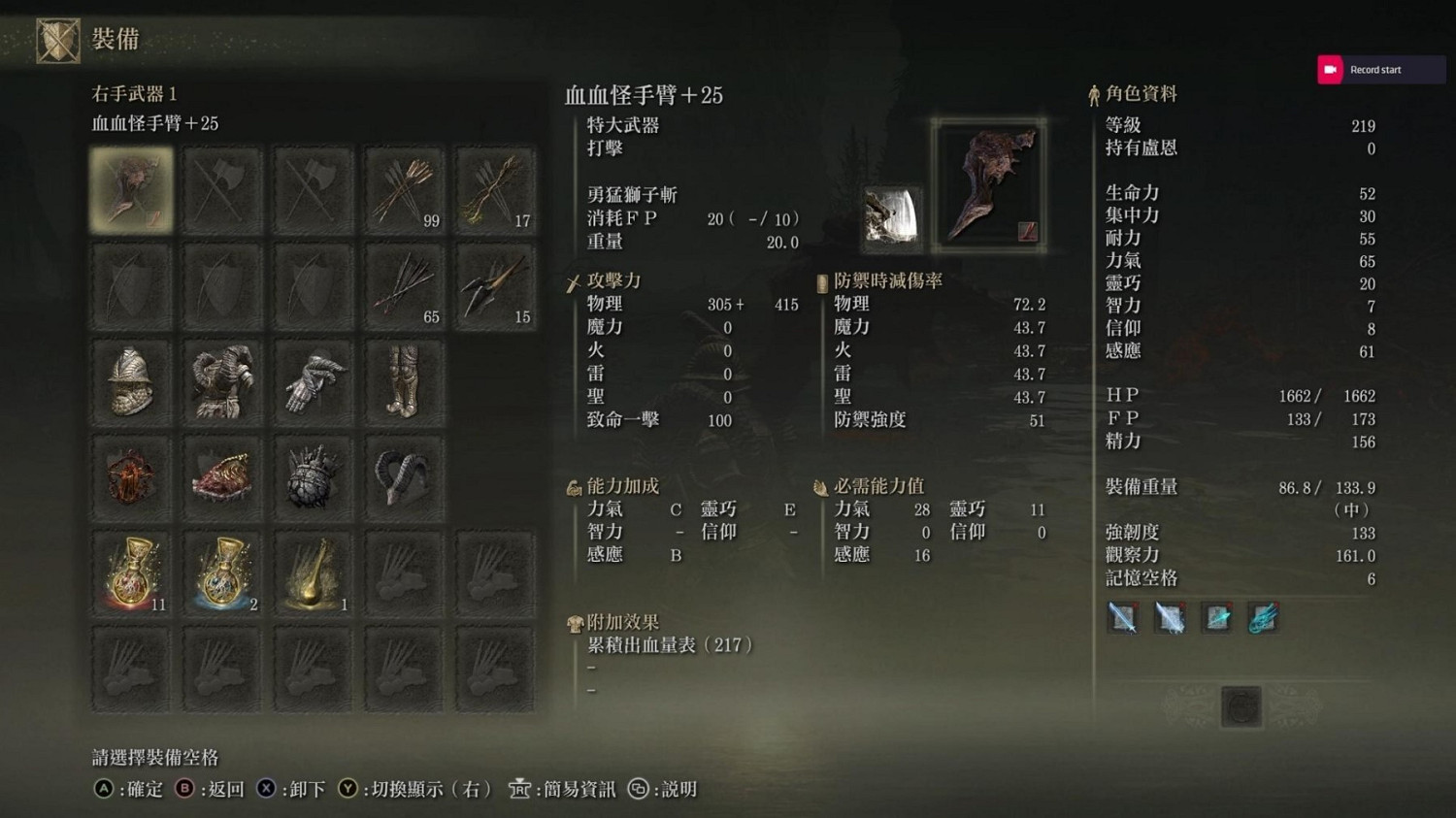The image size is (1456, 818).
Task: Select the helmet armor slot
Action: pos(131,382)
